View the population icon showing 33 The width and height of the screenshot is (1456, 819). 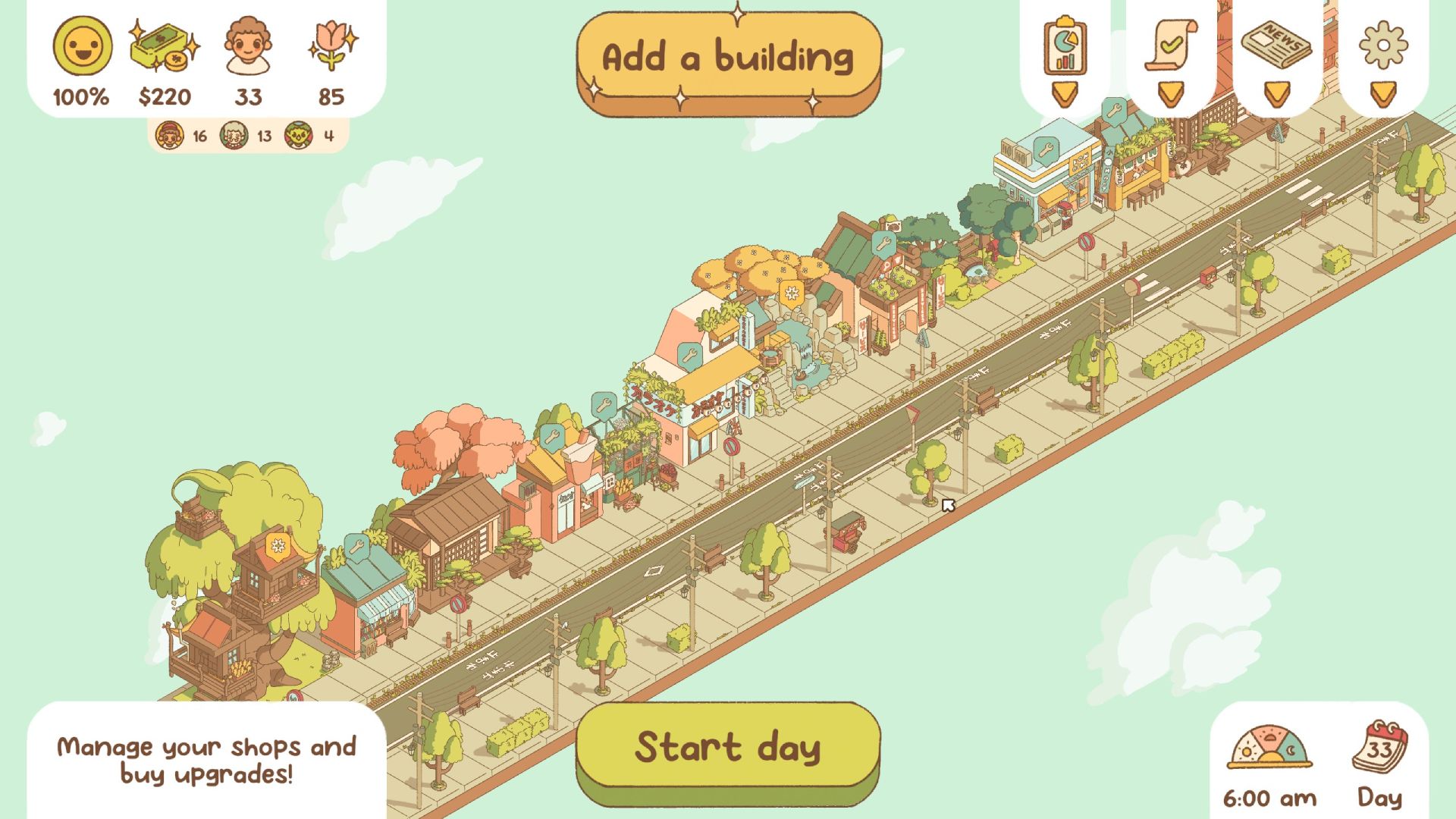pos(249,45)
